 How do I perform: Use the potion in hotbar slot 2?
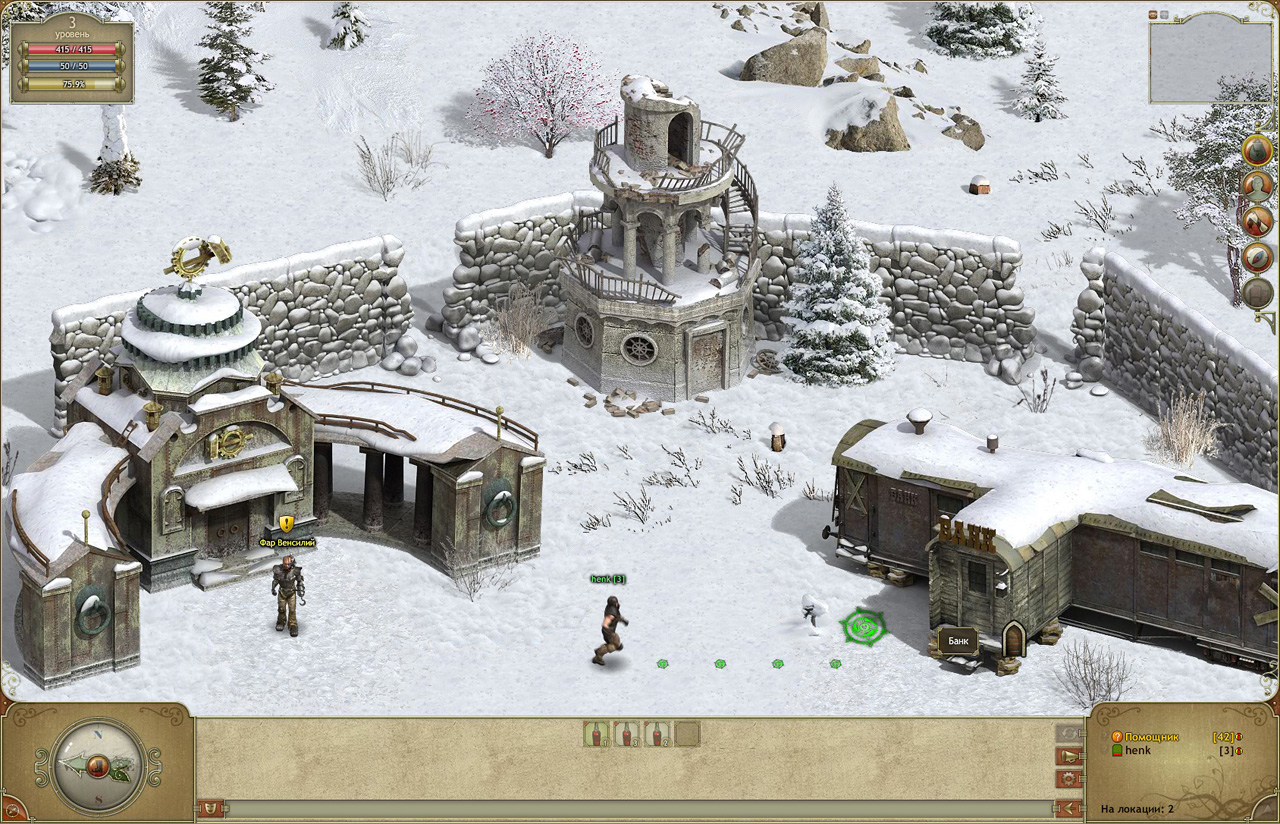point(627,734)
